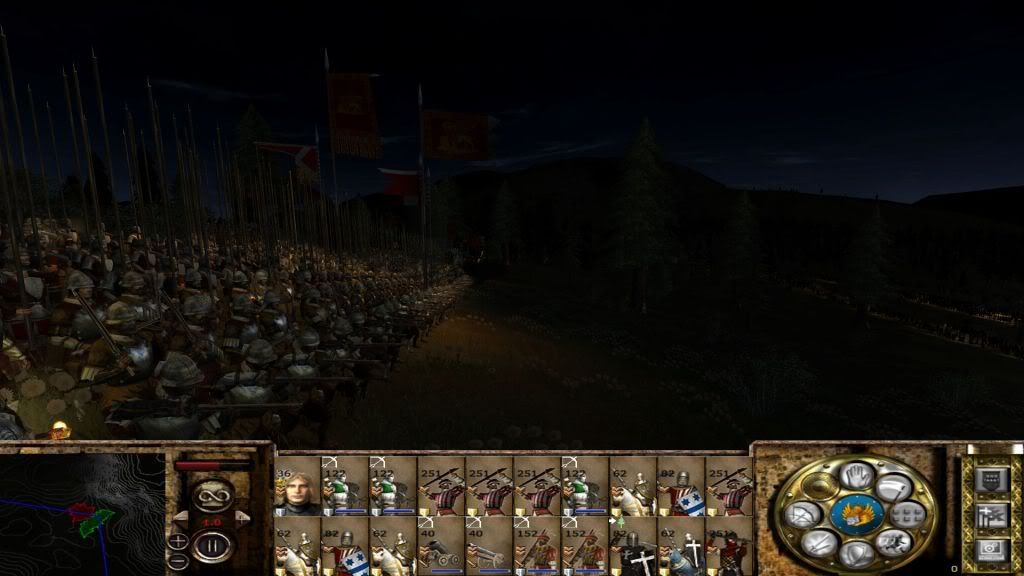
Task: Zoom in the minimap with plus button
Action: click(x=177, y=541)
